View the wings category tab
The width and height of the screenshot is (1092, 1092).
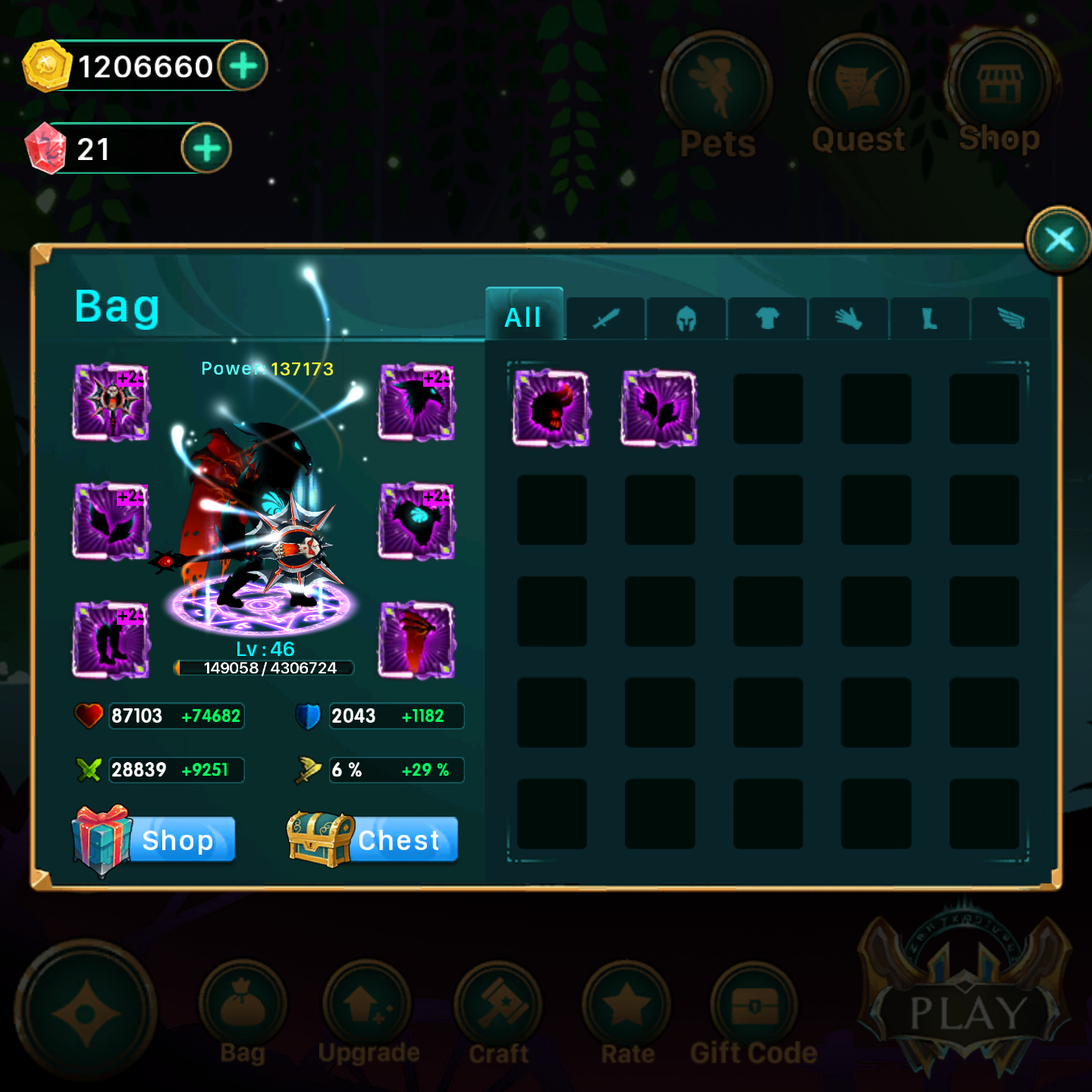coord(1011,318)
